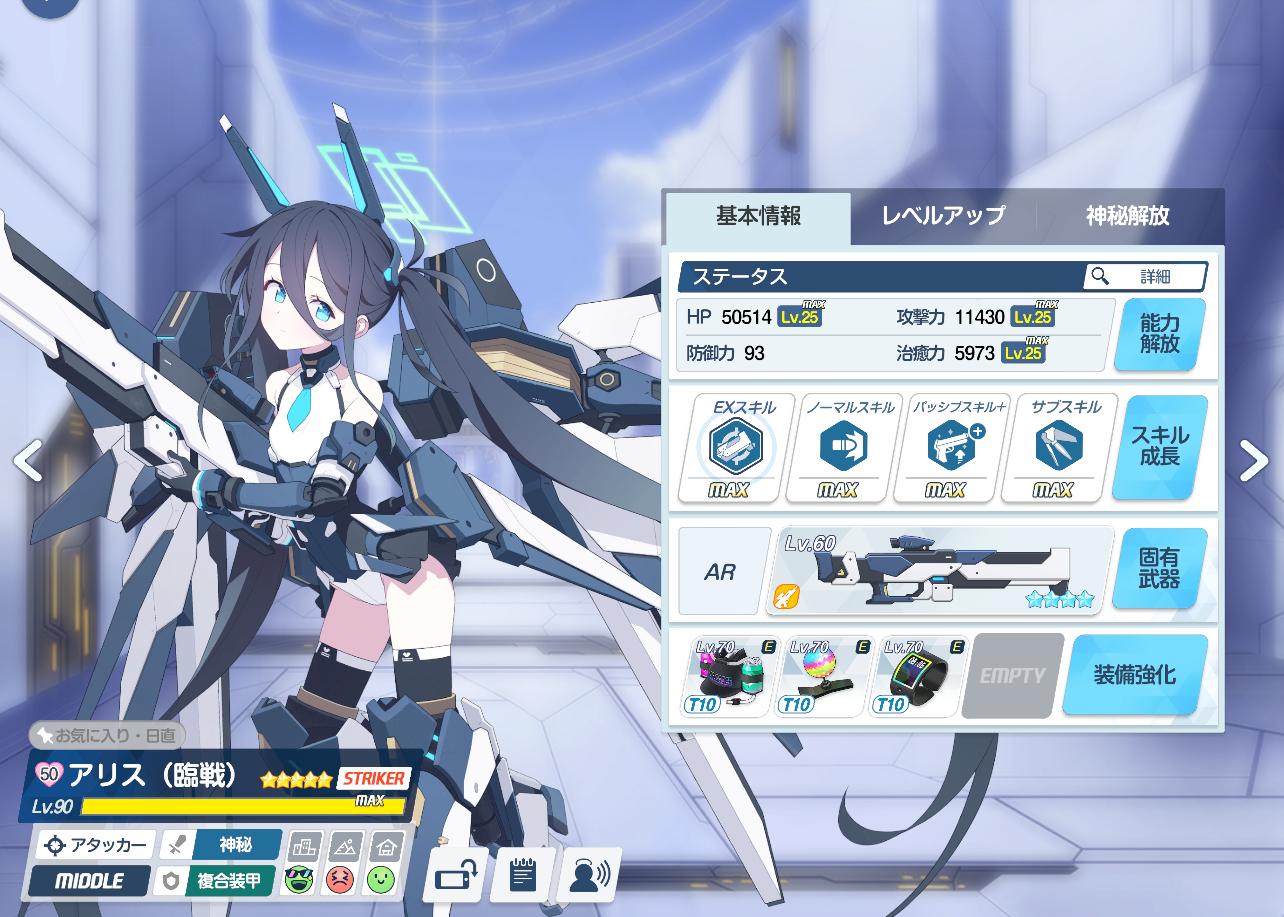The width and height of the screenshot is (1284, 917).
Task: Select the EXスキル icon
Action: click(736, 447)
